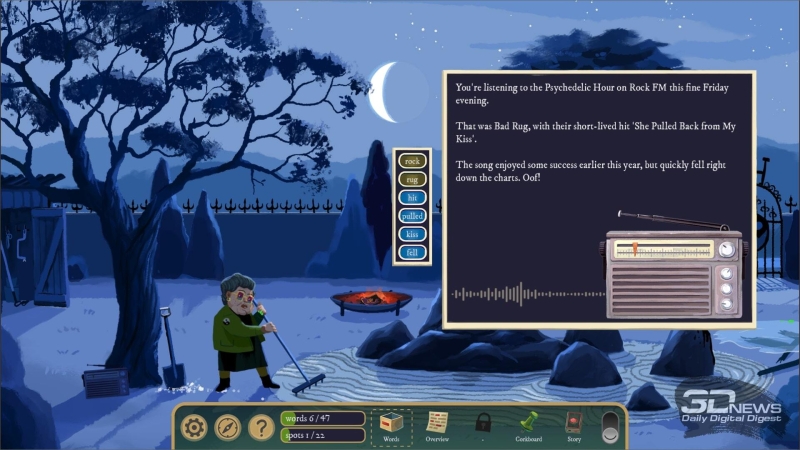Screen dimensions: 800x450
Task: Choose the word 'hit'
Action: 412,198
